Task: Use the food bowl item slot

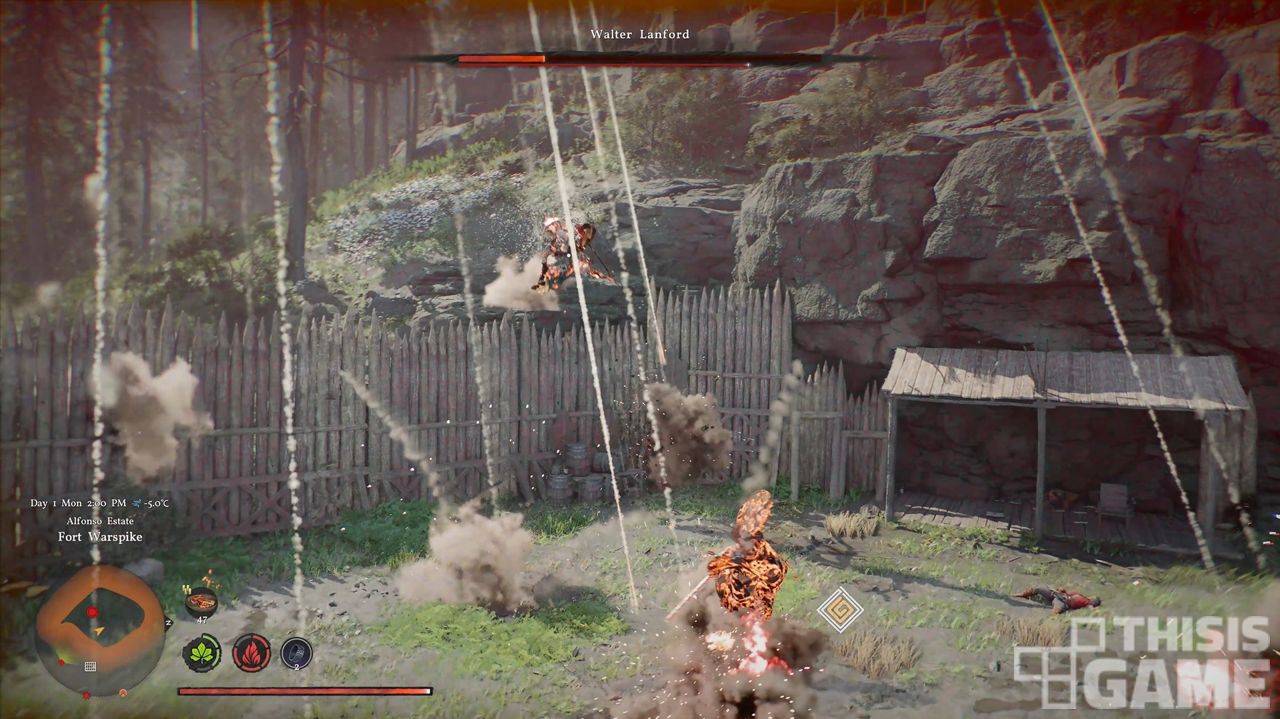Action: point(201,602)
